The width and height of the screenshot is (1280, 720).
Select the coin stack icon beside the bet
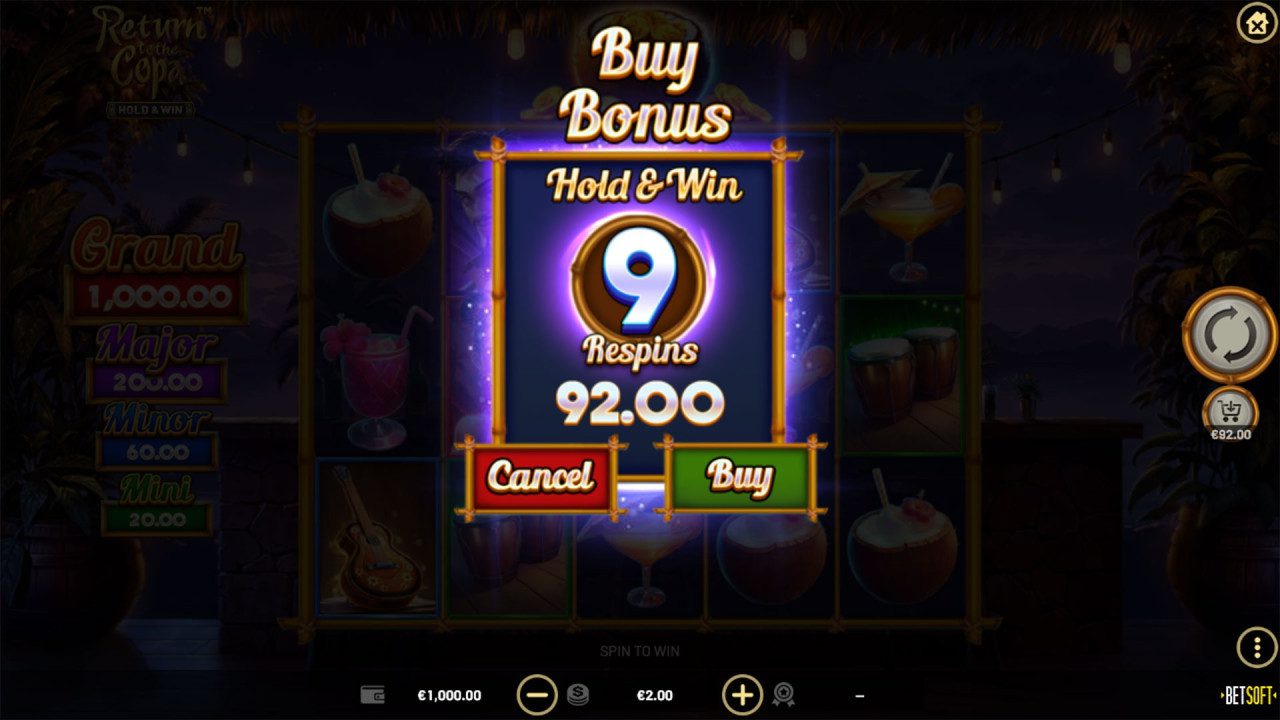pos(575,694)
